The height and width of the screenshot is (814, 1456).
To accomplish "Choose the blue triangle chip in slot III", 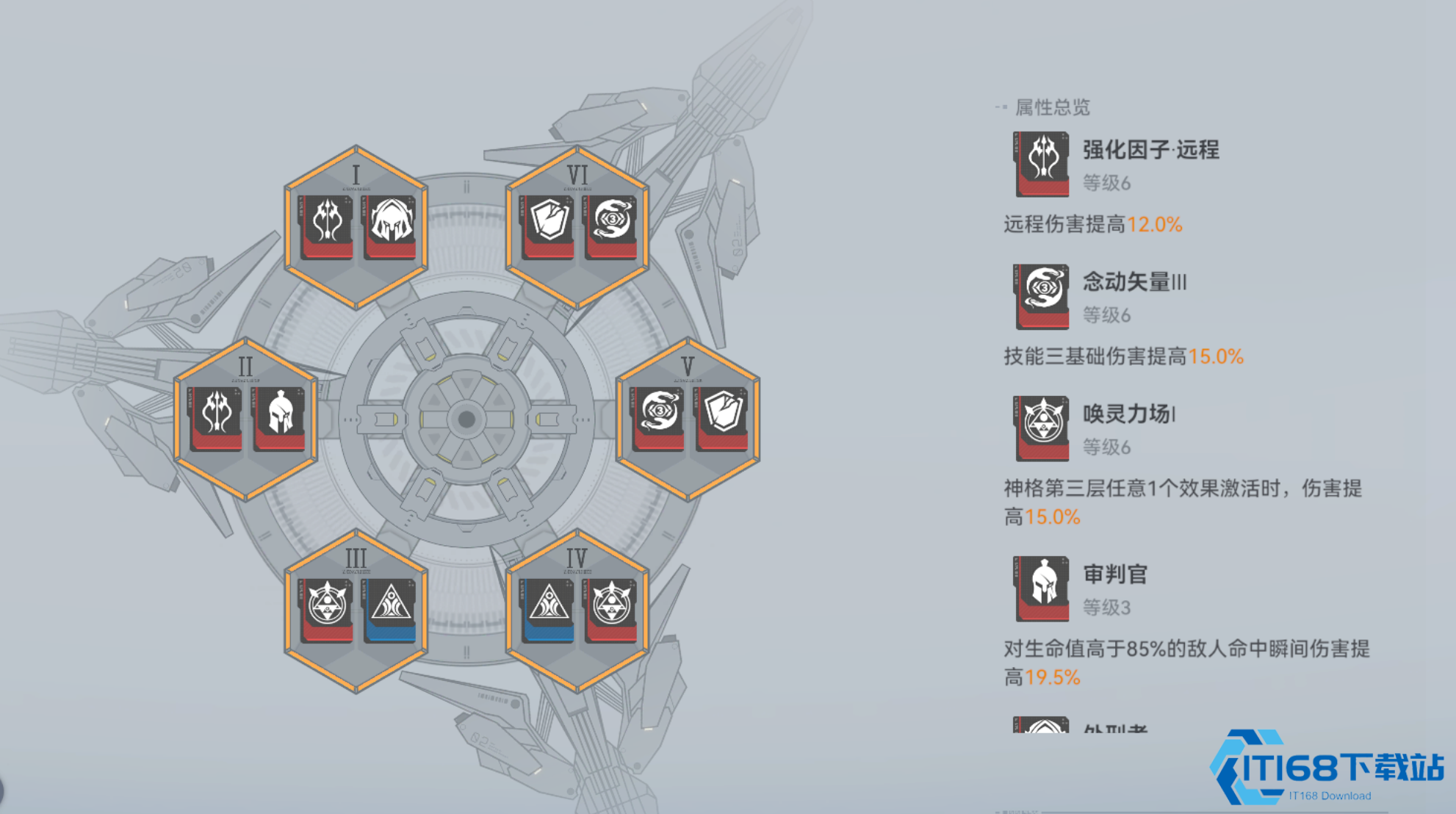I will (x=390, y=609).
